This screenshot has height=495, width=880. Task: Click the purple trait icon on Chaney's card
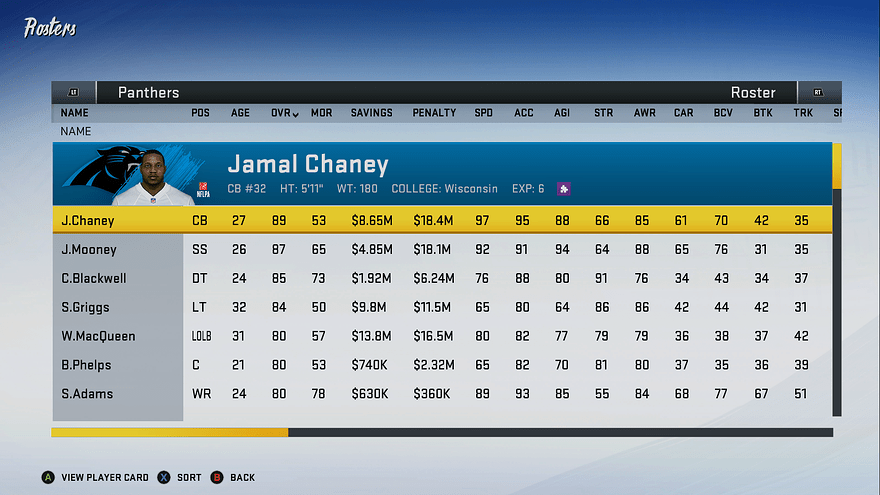tap(564, 188)
